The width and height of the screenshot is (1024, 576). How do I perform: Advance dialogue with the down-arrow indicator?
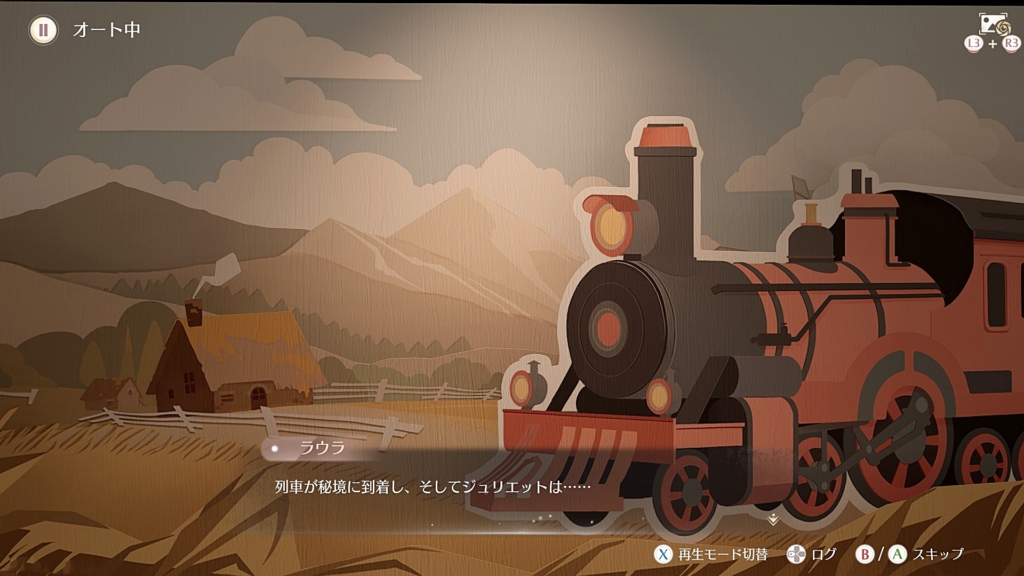click(772, 519)
